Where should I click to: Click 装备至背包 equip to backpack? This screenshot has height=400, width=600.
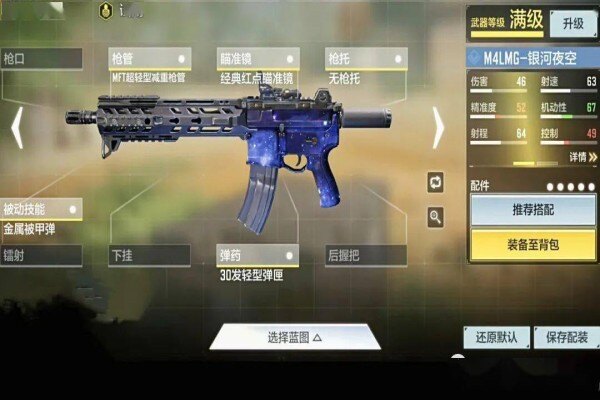532,244
